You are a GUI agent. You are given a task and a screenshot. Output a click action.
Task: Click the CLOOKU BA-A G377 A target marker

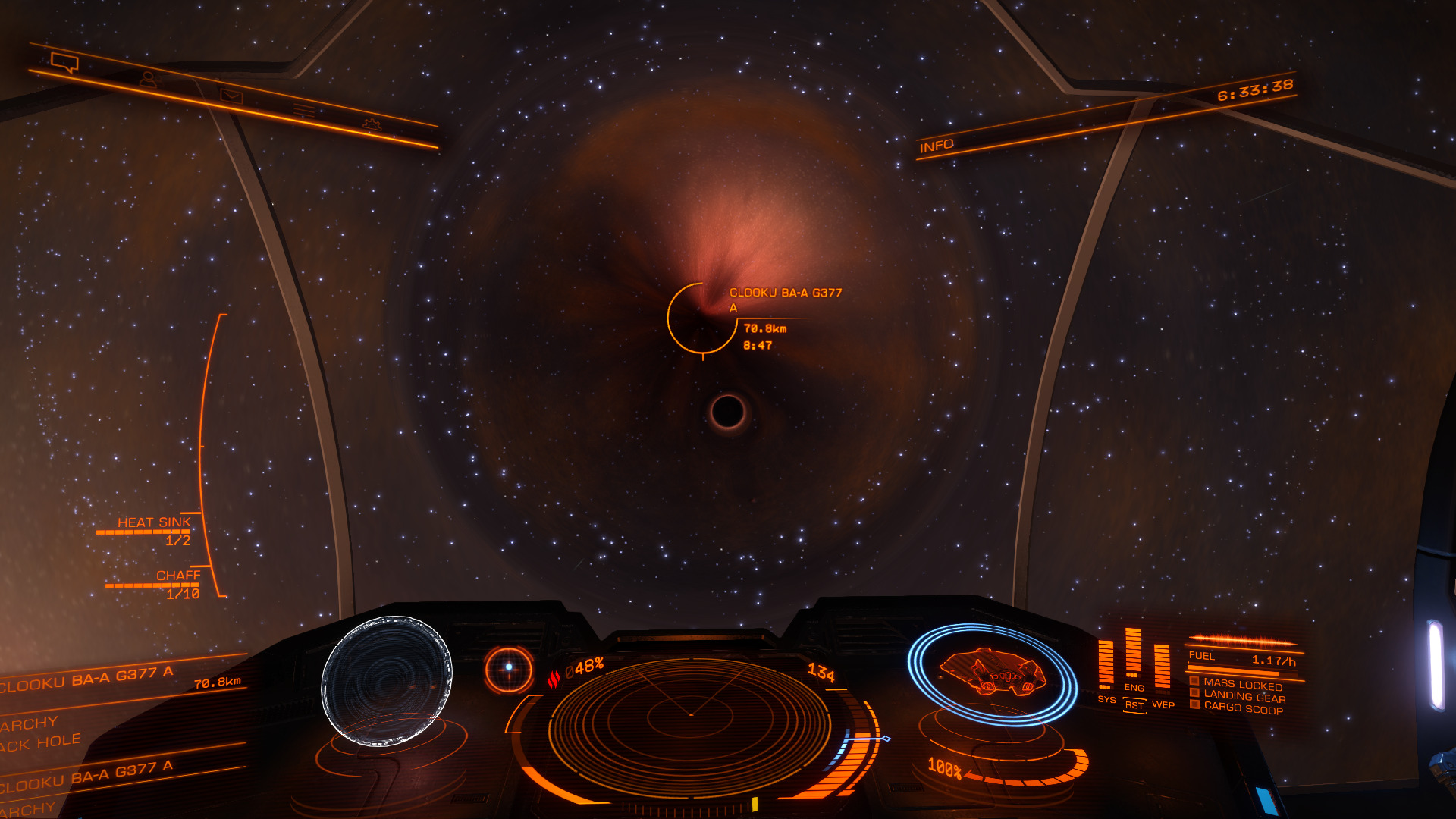coord(702,318)
